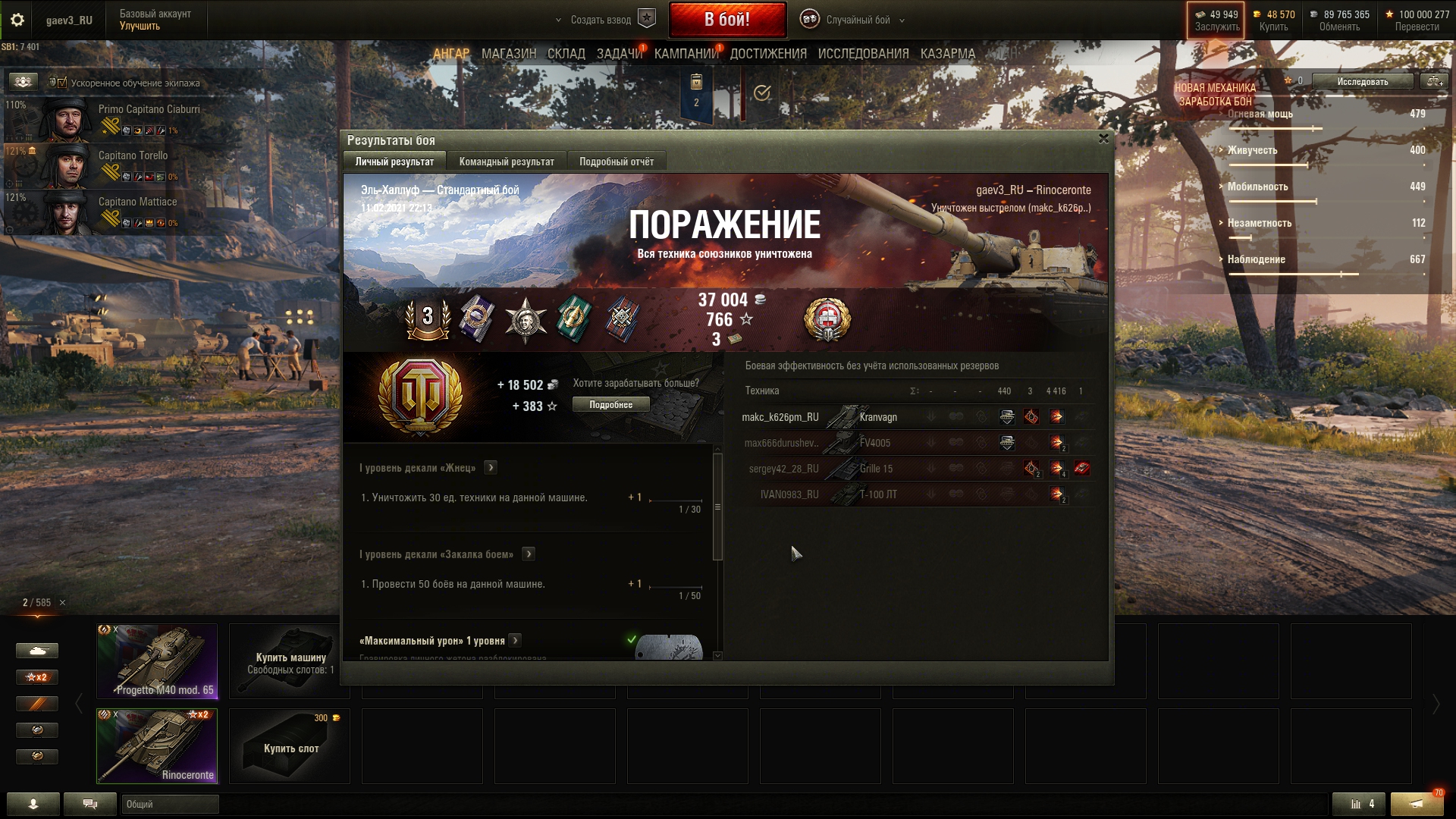Open «ЗАДАЧИ» from the top menu
1456x819 pixels.
[x=619, y=54]
